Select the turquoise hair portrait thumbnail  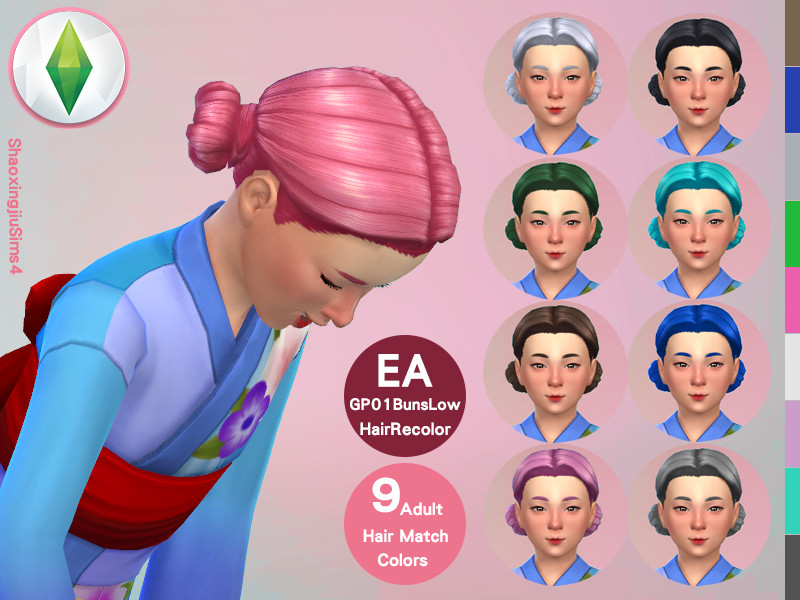pos(698,227)
